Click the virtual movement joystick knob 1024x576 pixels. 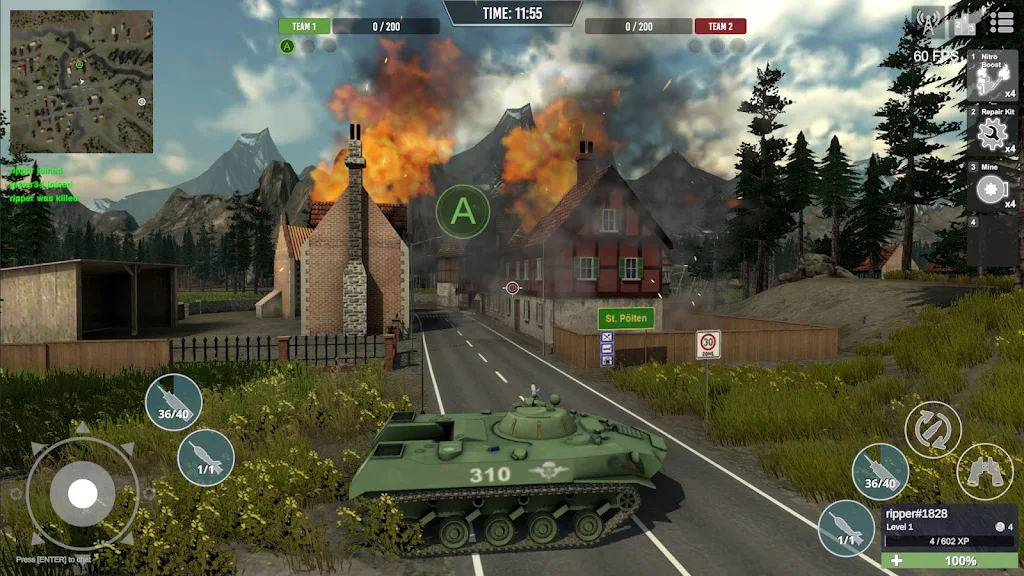[82, 493]
